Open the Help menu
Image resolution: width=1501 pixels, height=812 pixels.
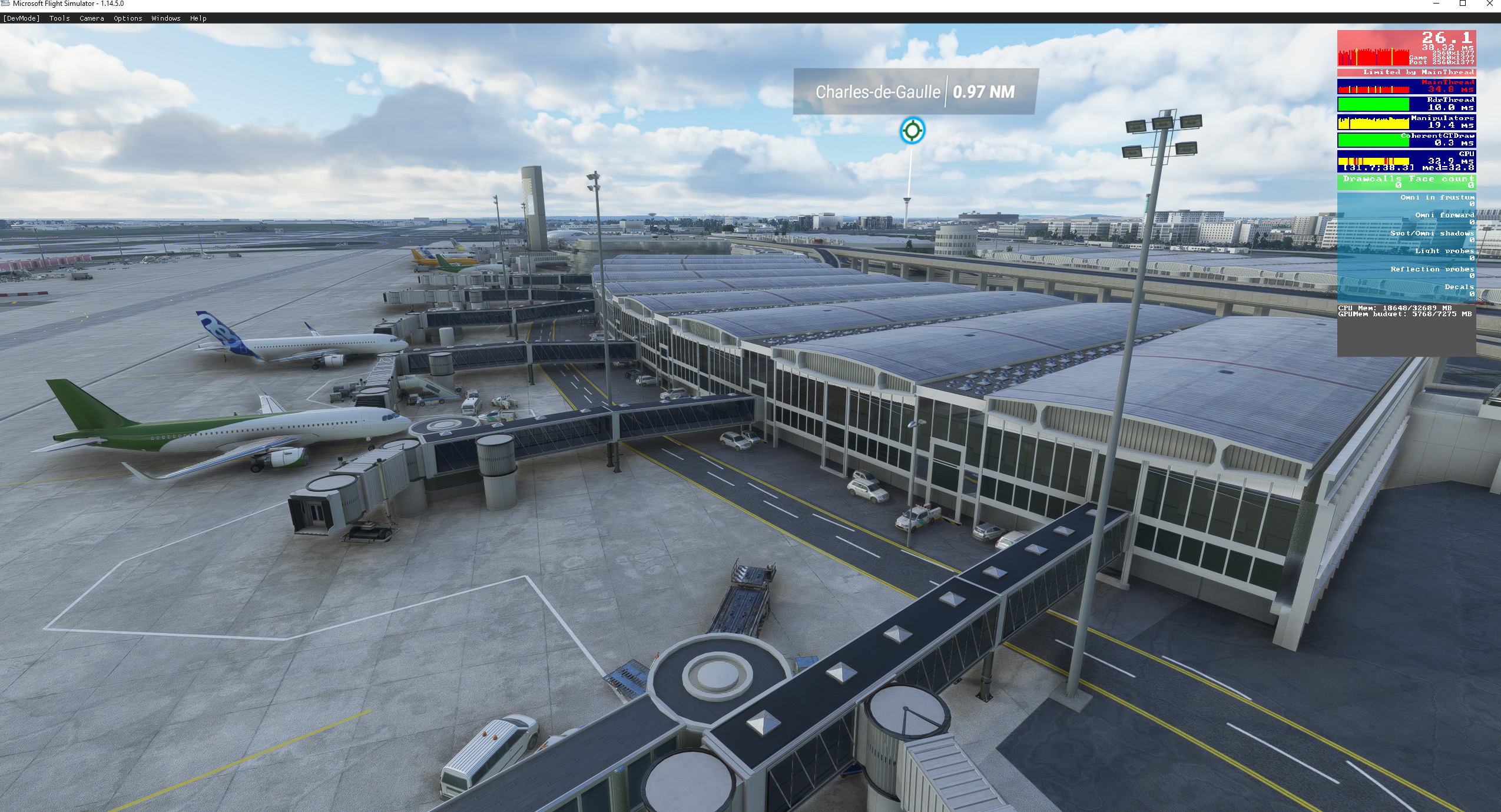[198, 18]
